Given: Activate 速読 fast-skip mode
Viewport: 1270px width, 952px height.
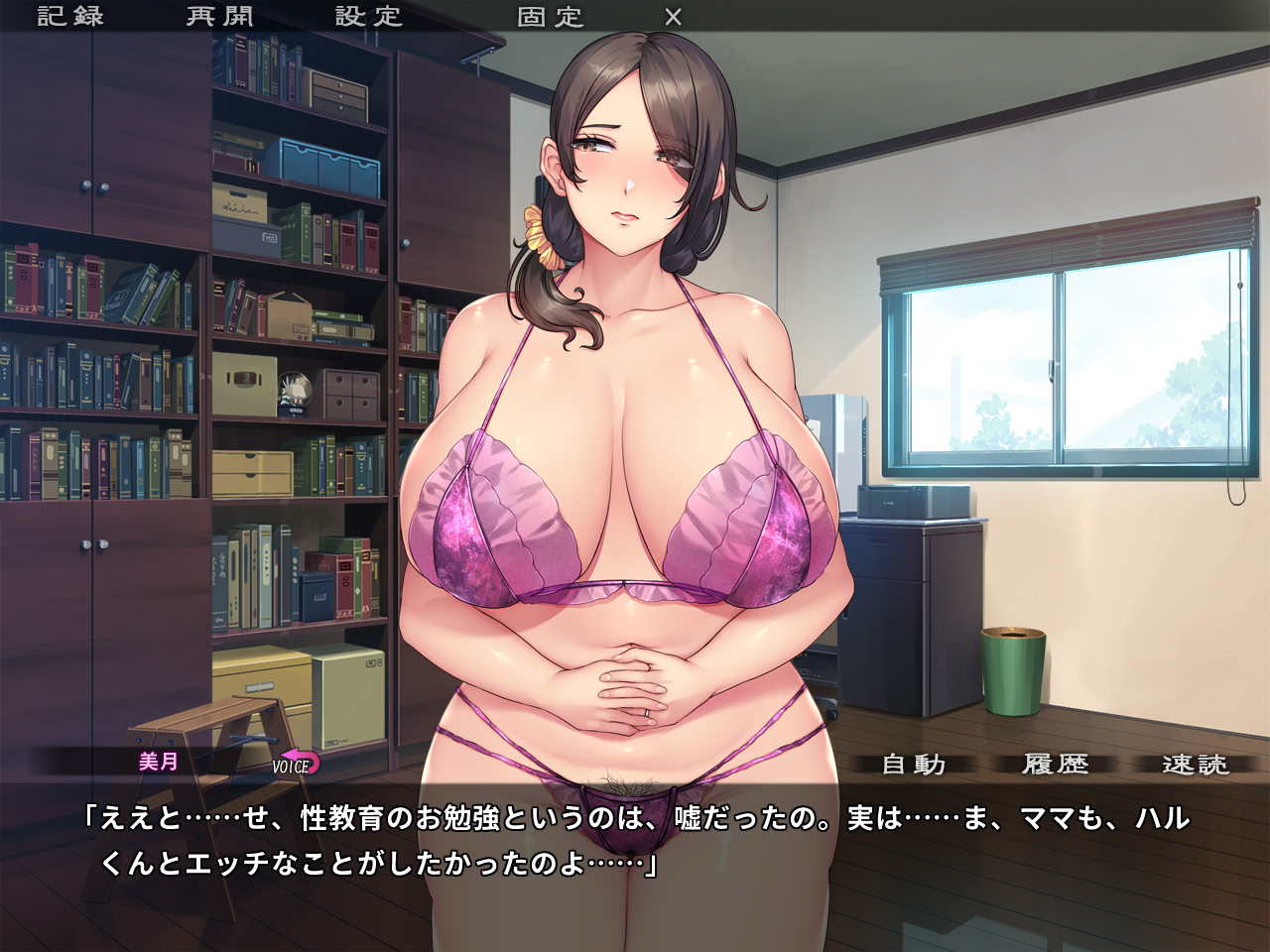Looking at the screenshot, I should (1196, 765).
